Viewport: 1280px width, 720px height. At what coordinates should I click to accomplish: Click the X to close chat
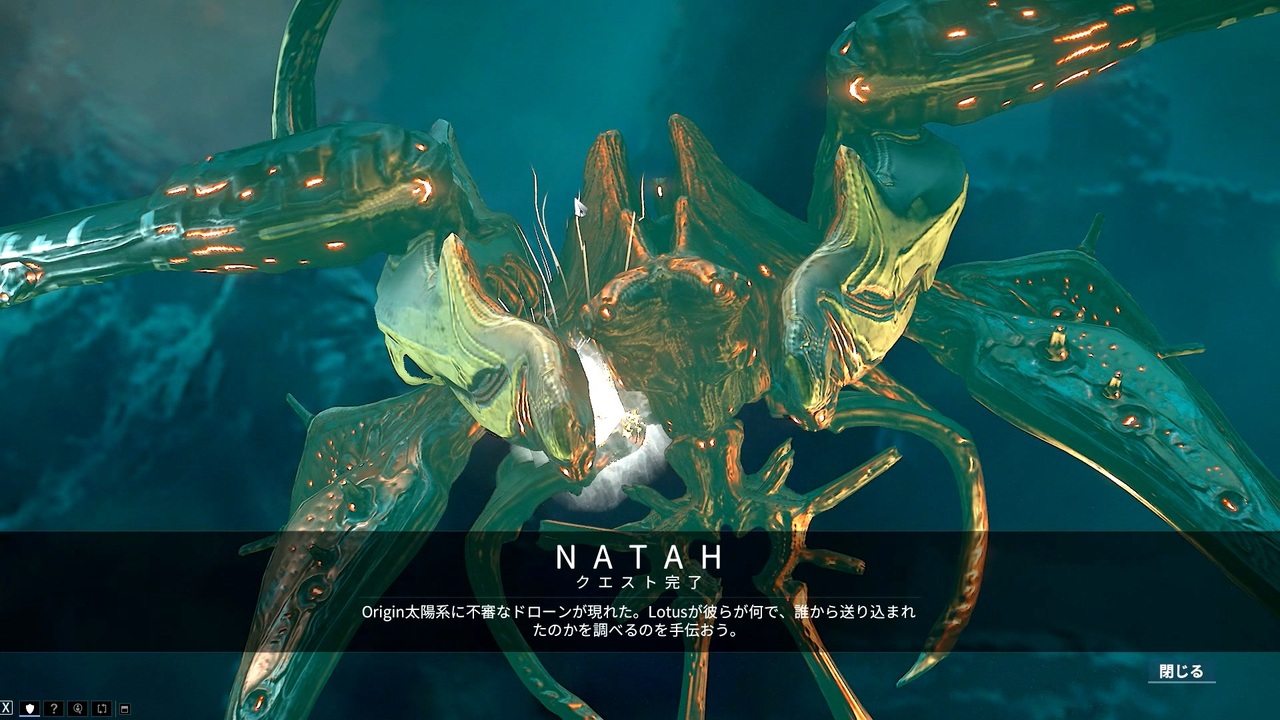[x=6, y=708]
